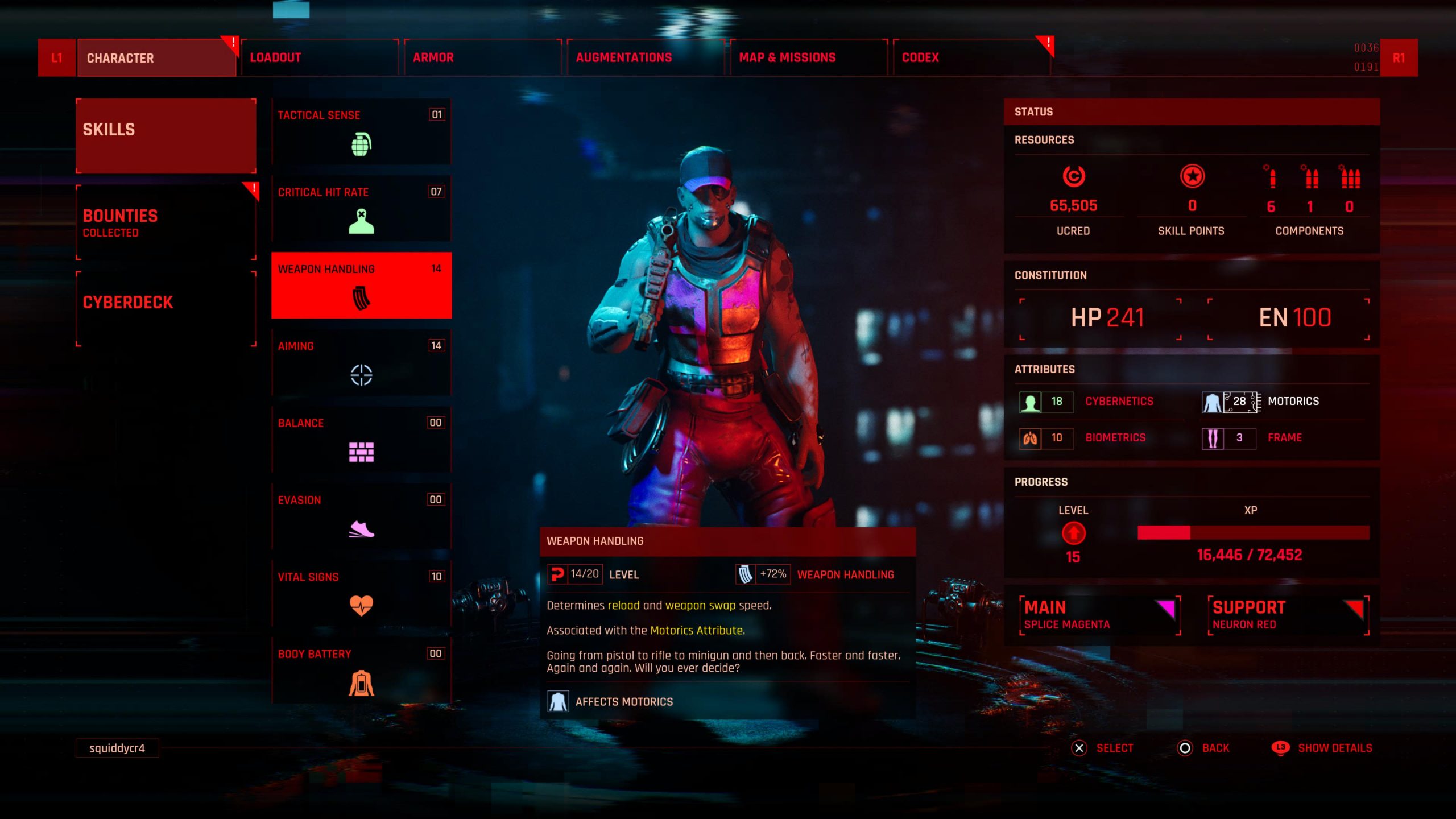The image size is (1456, 819).
Task: Show the Map & Missions tab
Action: (x=808, y=57)
